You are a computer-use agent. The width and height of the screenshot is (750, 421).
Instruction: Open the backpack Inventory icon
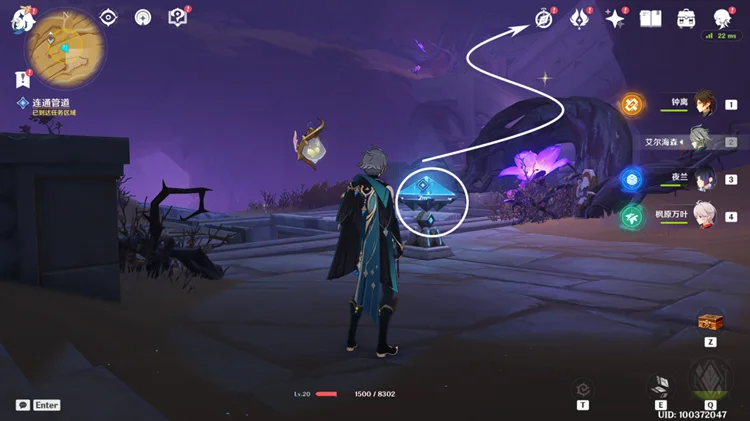(686, 19)
